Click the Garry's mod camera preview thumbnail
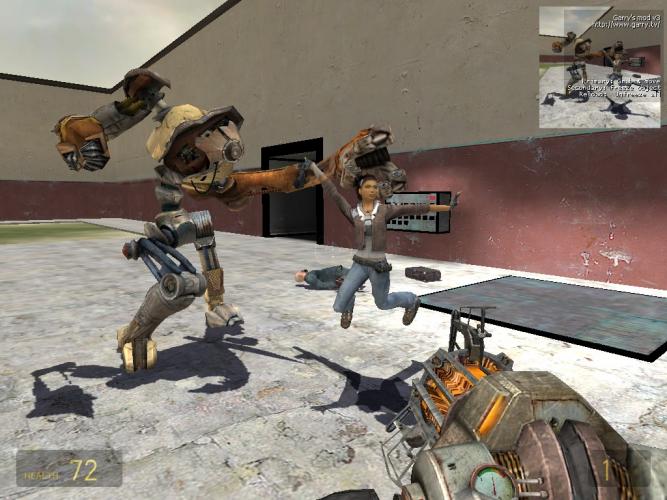 600,68
